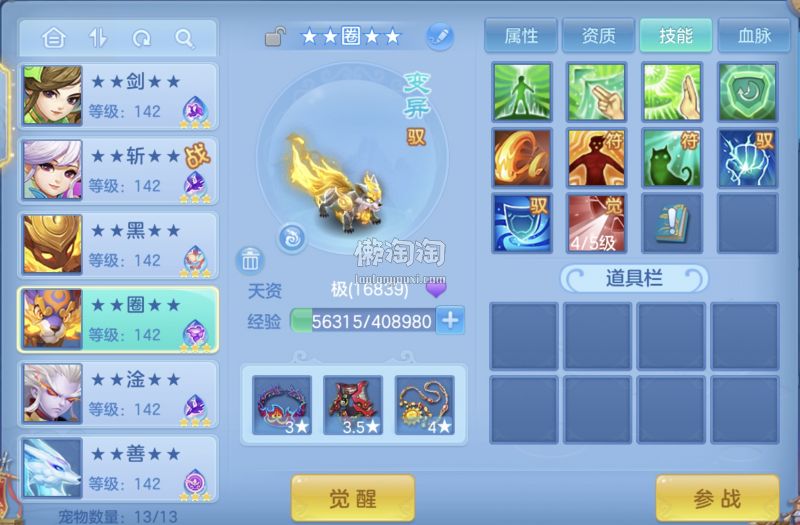Add experience with the plus button

[x=451, y=321]
